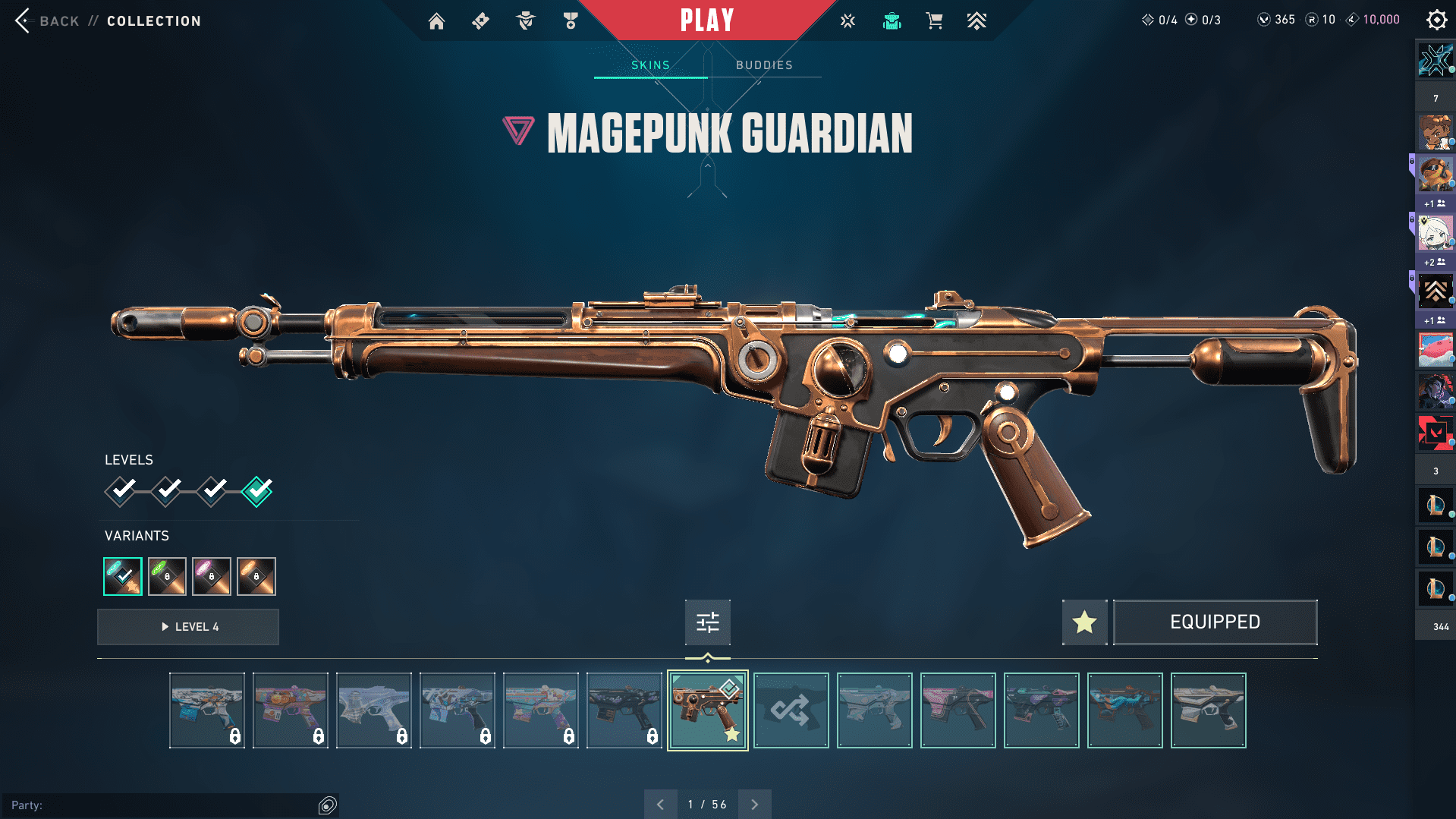Open the settings gear
1456x819 pixels.
[1436, 20]
